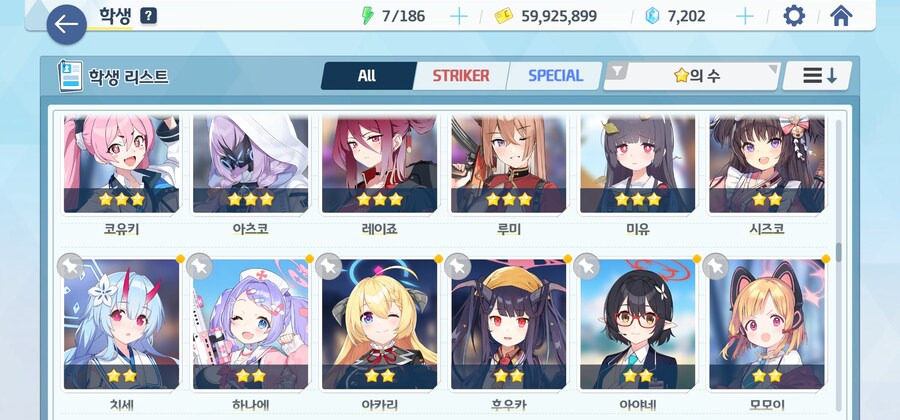Return to the home screen
This screenshot has height=420, width=900.
tap(841, 16)
